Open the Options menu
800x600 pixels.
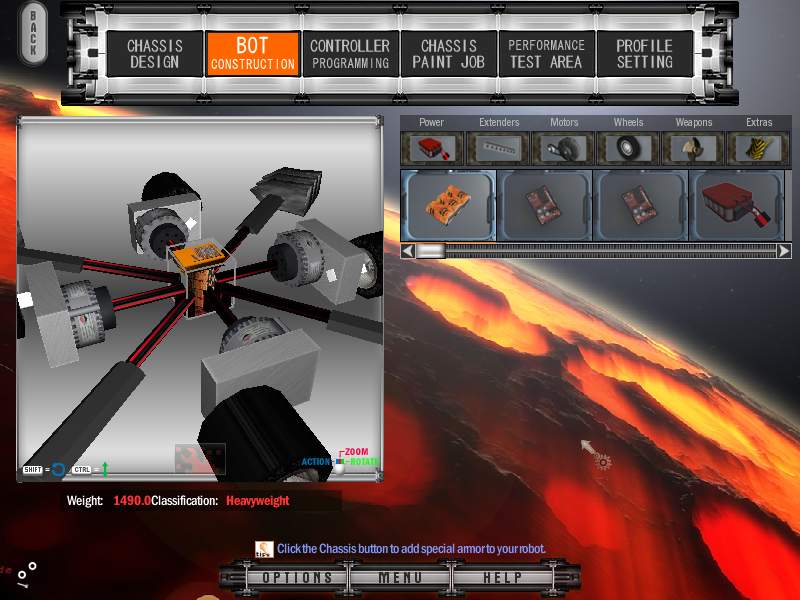tap(297, 578)
